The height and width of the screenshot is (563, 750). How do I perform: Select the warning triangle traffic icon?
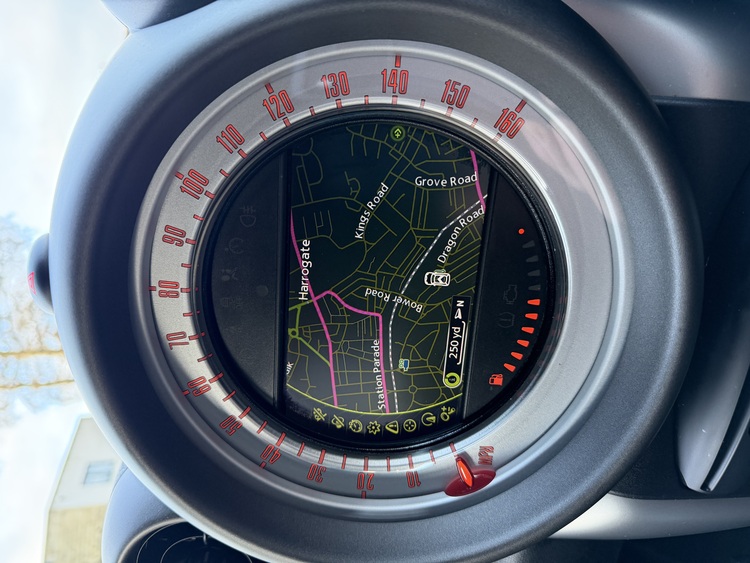391,426
